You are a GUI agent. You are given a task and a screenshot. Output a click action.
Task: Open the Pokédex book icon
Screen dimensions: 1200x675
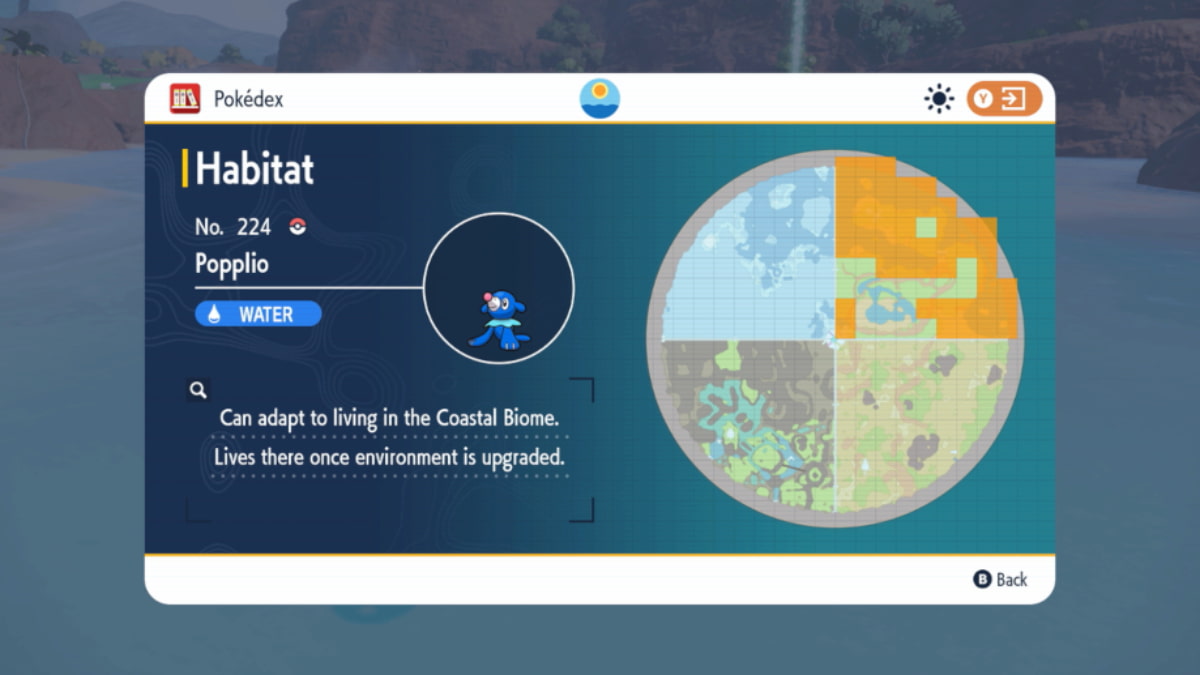[x=185, y=99]
